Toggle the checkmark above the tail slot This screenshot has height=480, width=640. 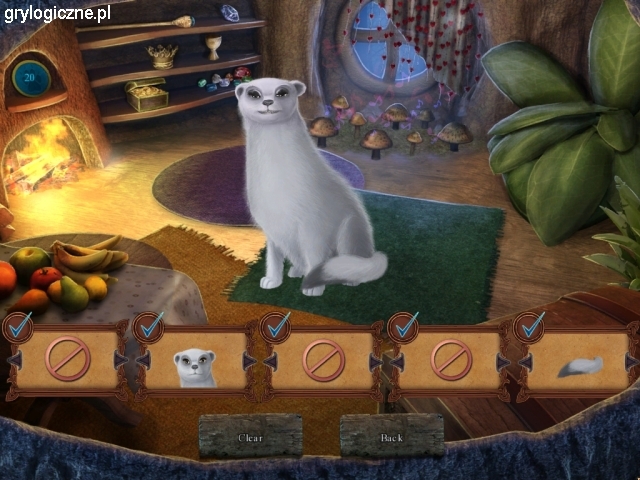531,325
